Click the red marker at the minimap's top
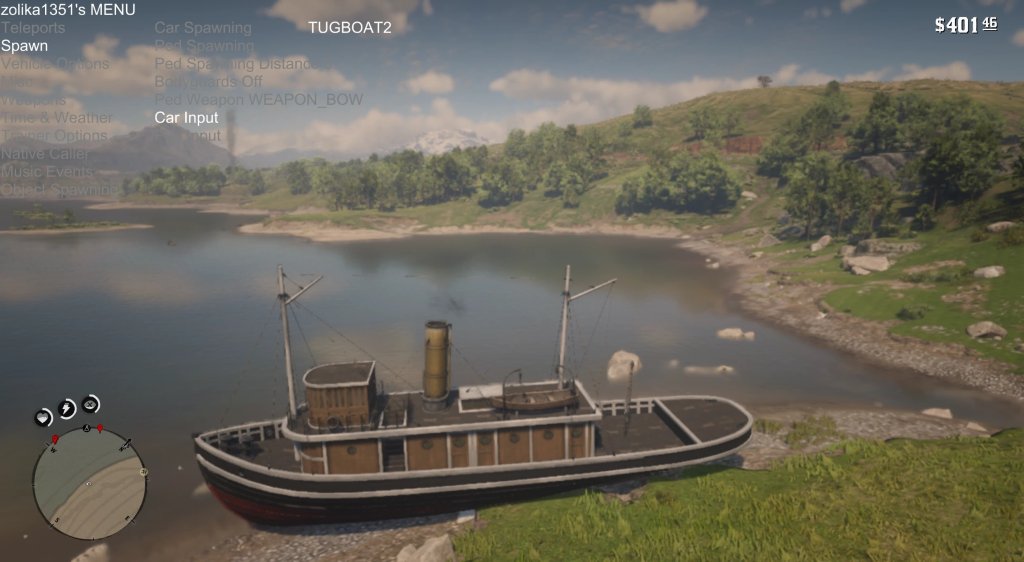The image size is (1024, 562). pyautogui.click(x=100, y=428)
